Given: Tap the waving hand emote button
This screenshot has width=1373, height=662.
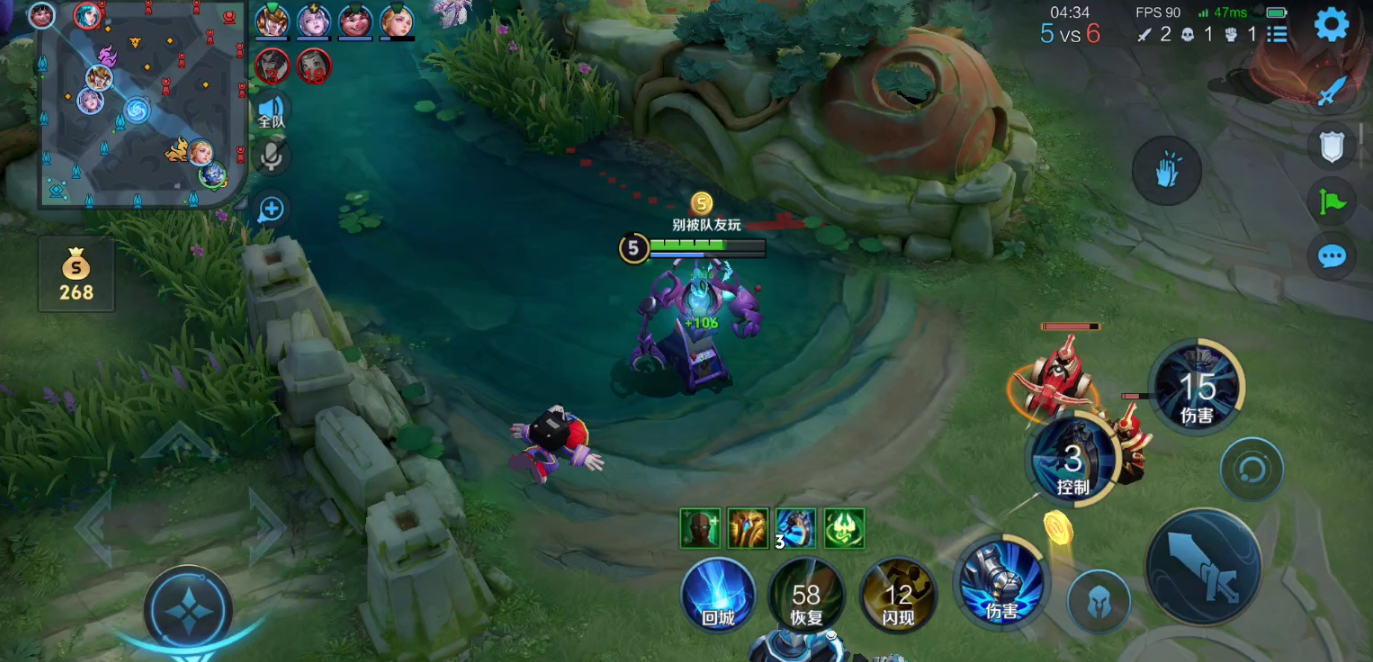Looking at the screenshot, I should [x=1166, y=171].
